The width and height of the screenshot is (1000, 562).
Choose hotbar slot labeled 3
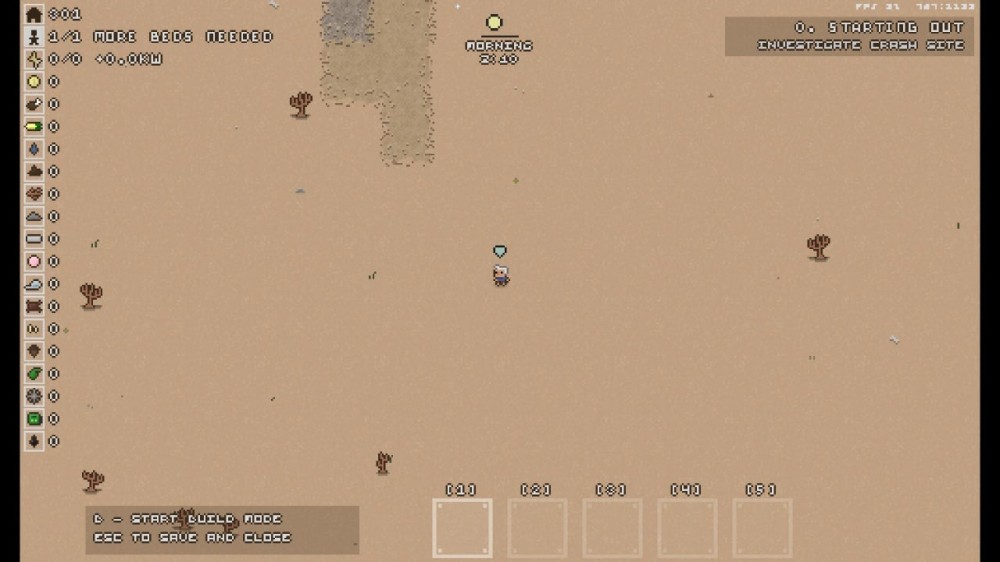[612, 528]
